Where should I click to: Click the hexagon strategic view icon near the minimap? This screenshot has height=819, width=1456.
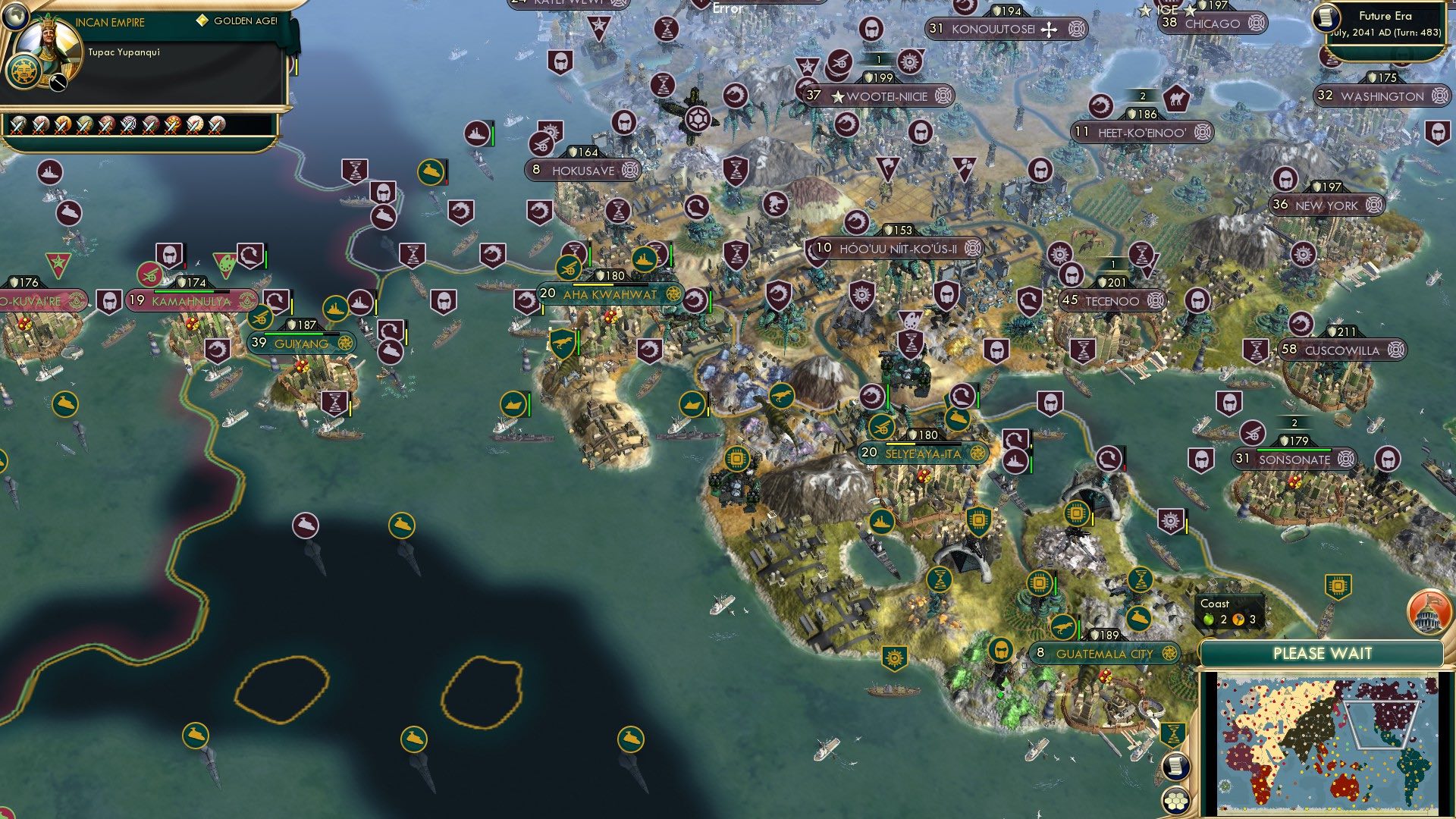pyautogui.click(x=1175, y=801)
